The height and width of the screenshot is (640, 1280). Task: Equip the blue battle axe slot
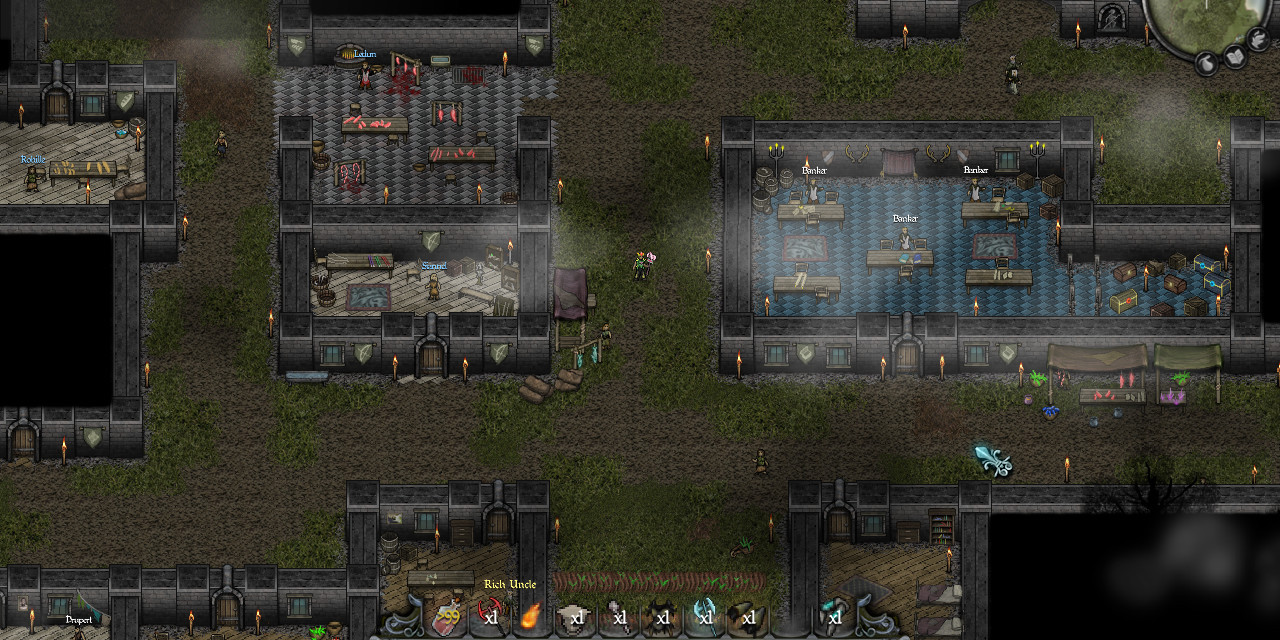[705, 618]
